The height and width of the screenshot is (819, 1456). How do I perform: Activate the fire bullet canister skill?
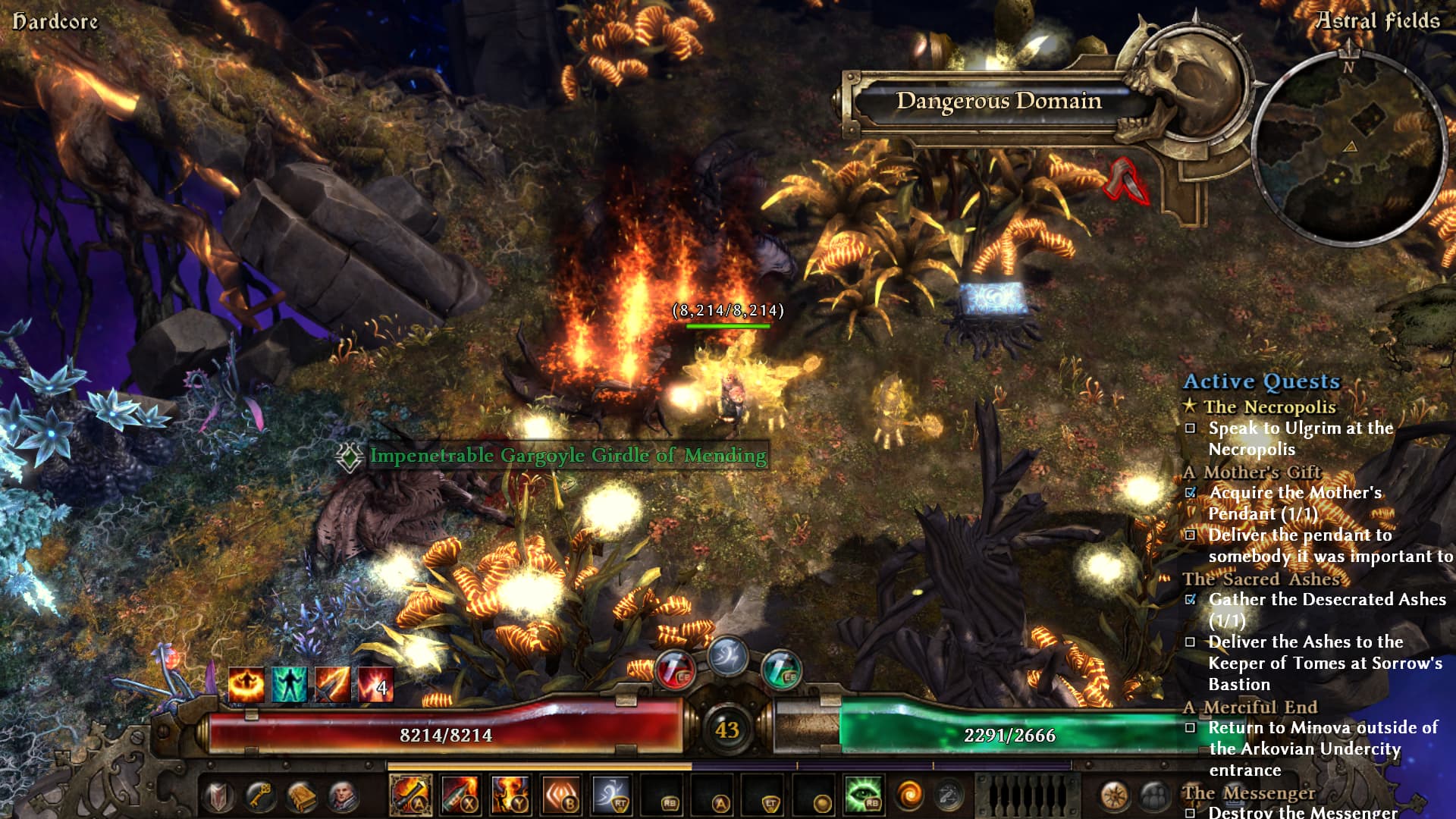tap(460, 796)
